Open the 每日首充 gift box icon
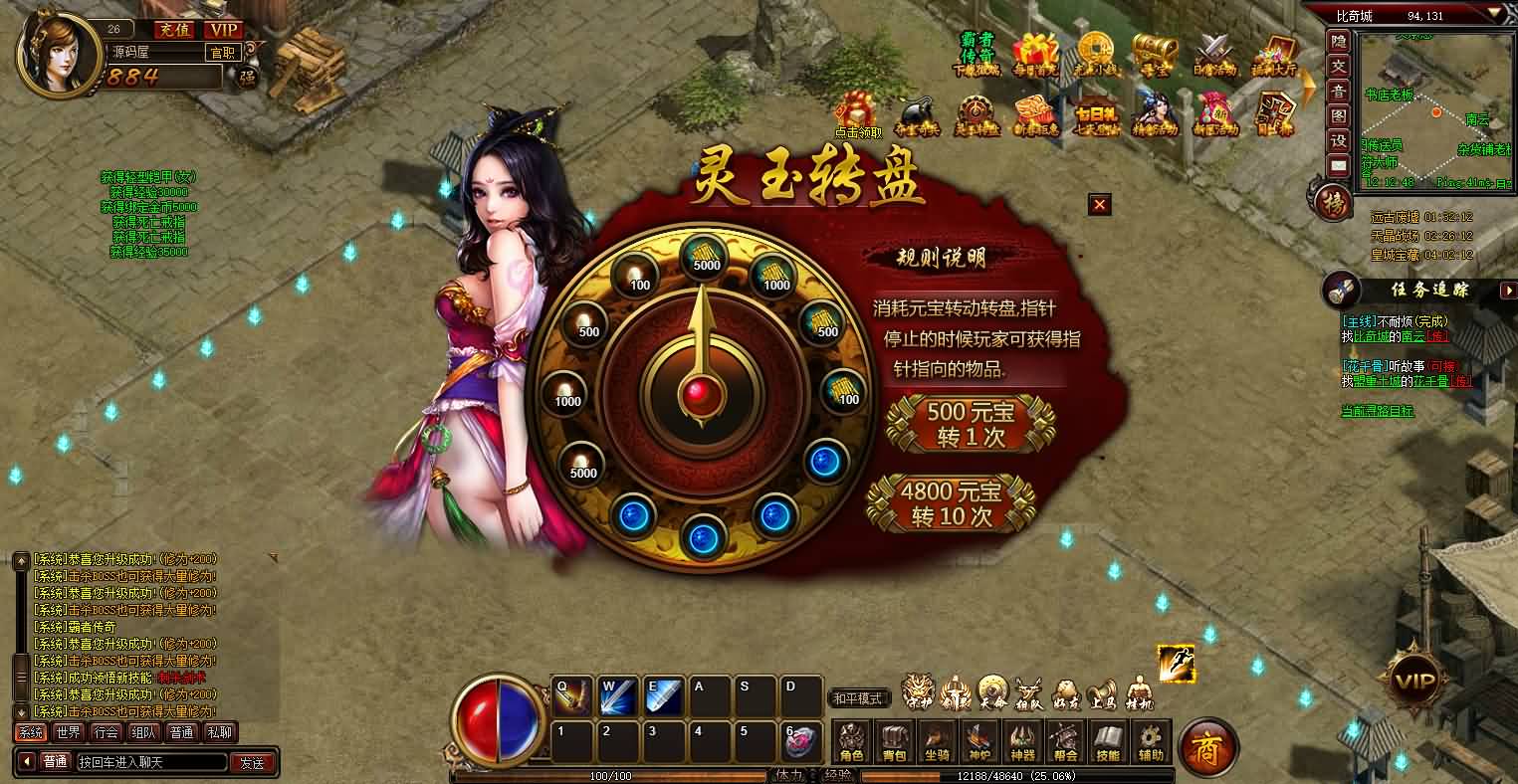This screenshot has height=784, width=1518. 1035,53
